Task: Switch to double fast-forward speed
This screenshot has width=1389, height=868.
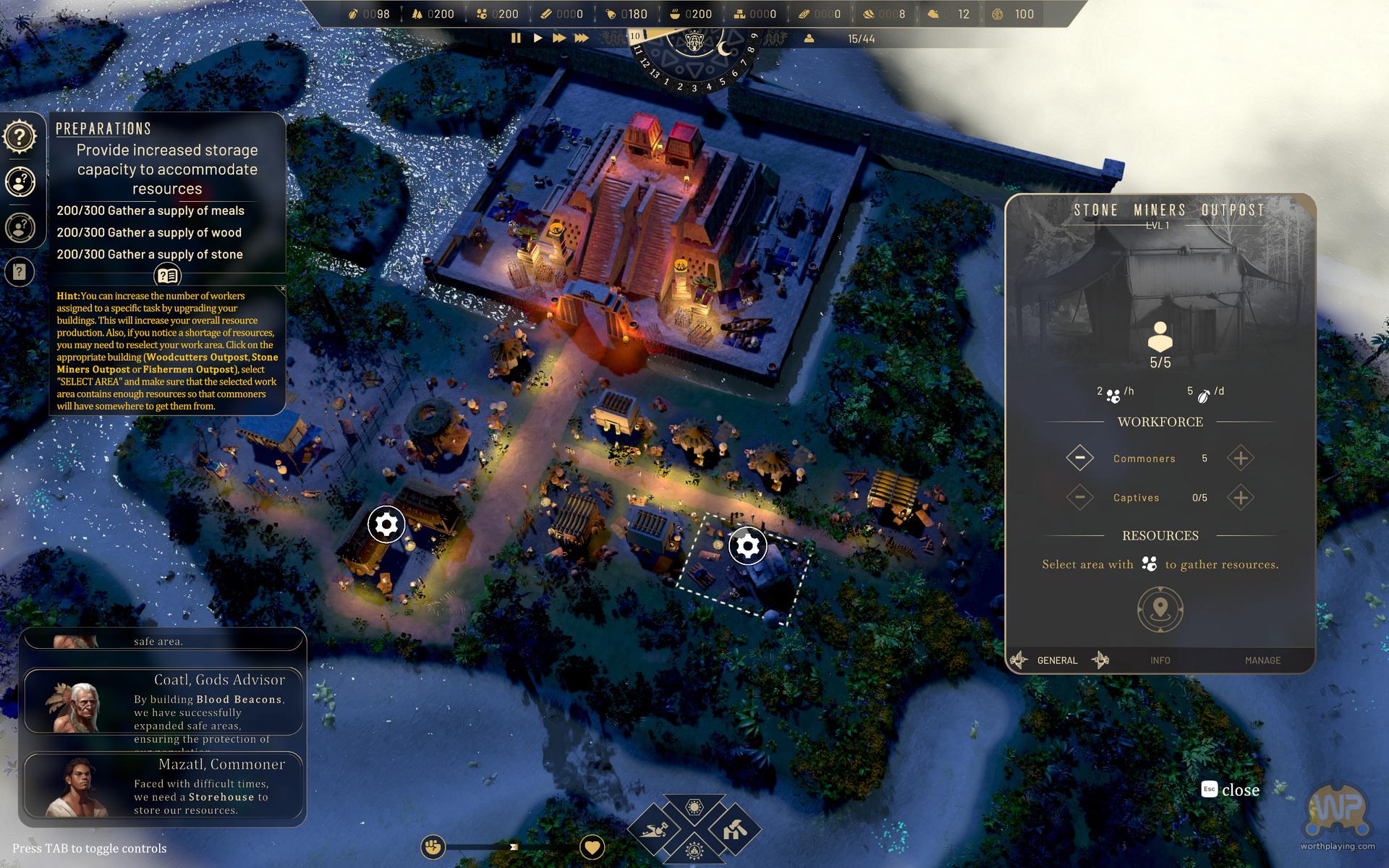Action: coord(559,38)
